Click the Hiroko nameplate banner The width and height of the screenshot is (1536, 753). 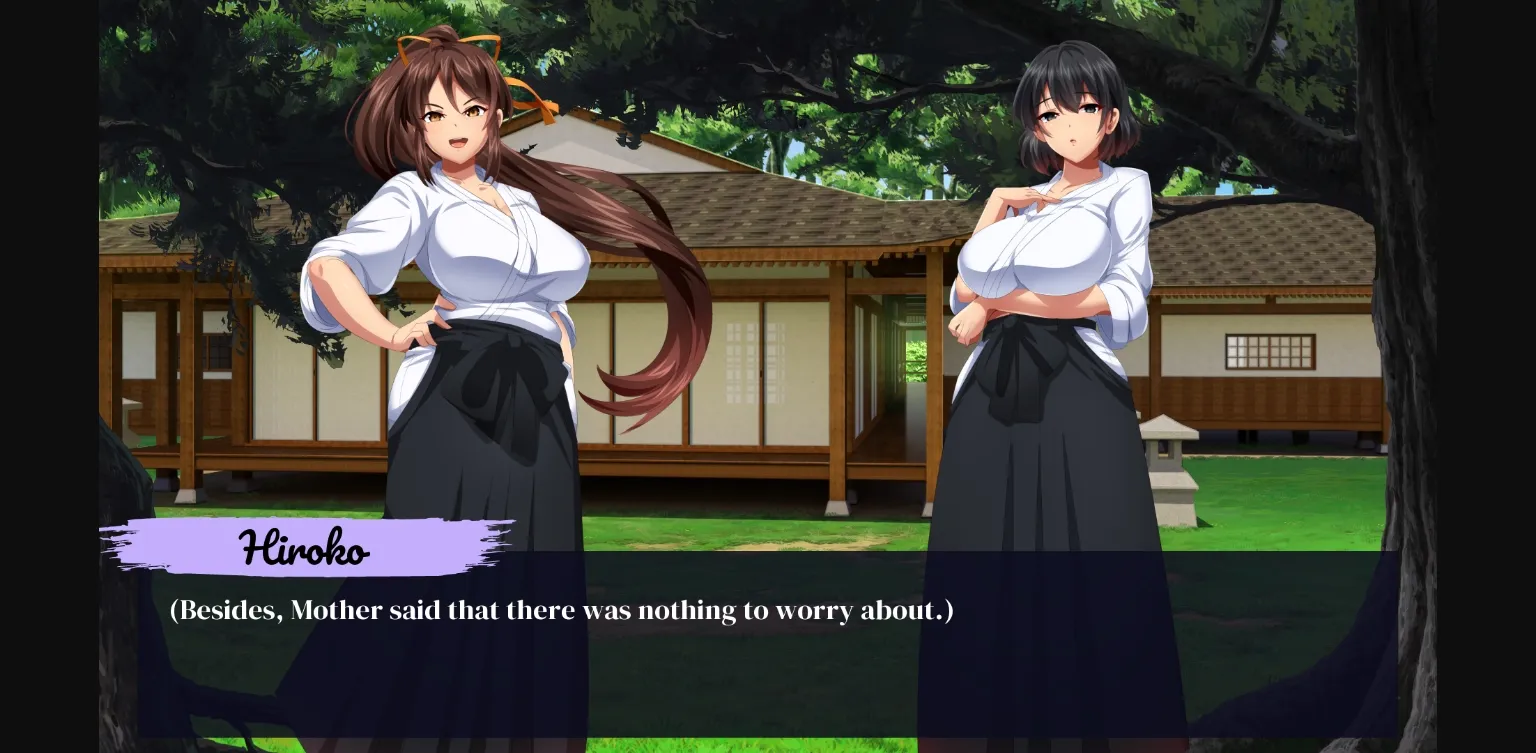click(305, 546)
